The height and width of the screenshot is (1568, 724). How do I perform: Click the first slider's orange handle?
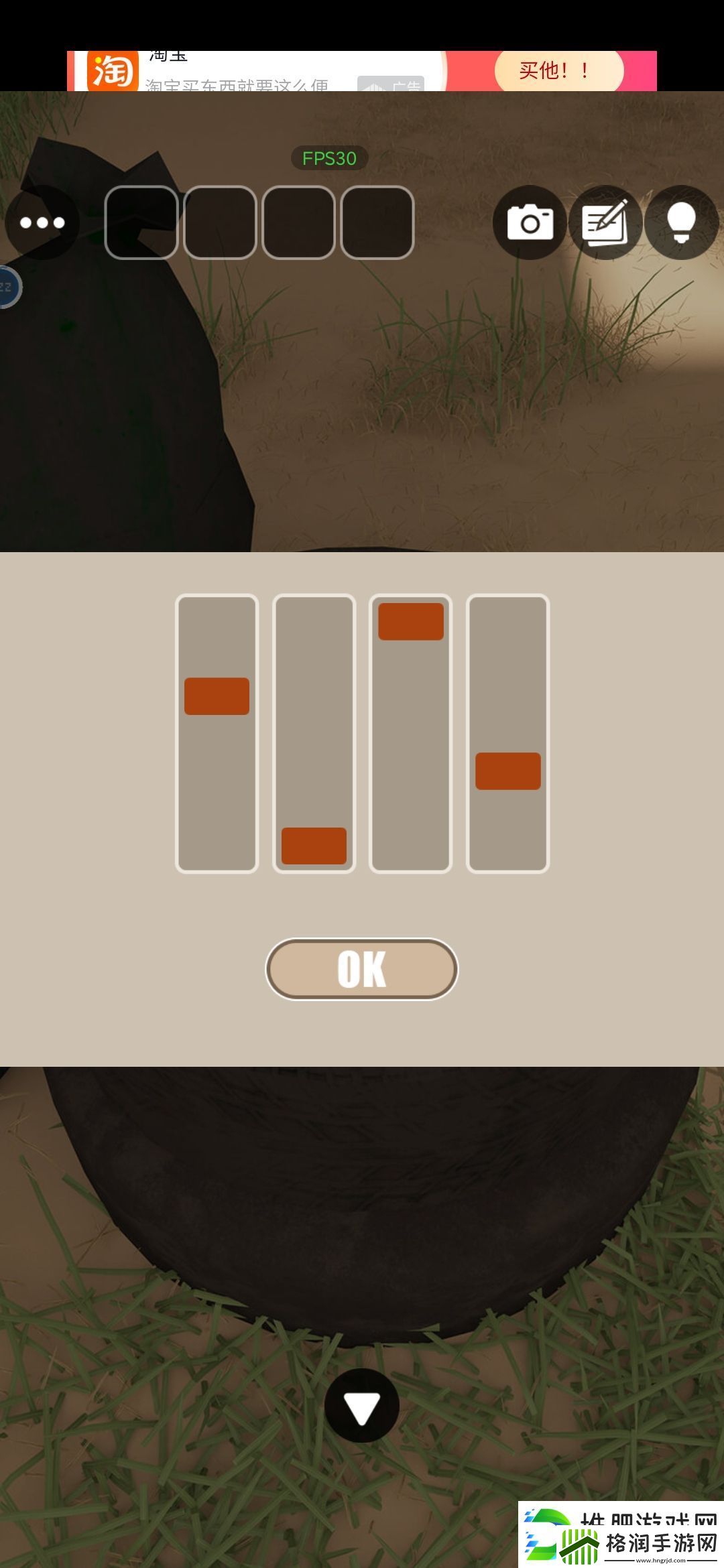click(217, 696)
